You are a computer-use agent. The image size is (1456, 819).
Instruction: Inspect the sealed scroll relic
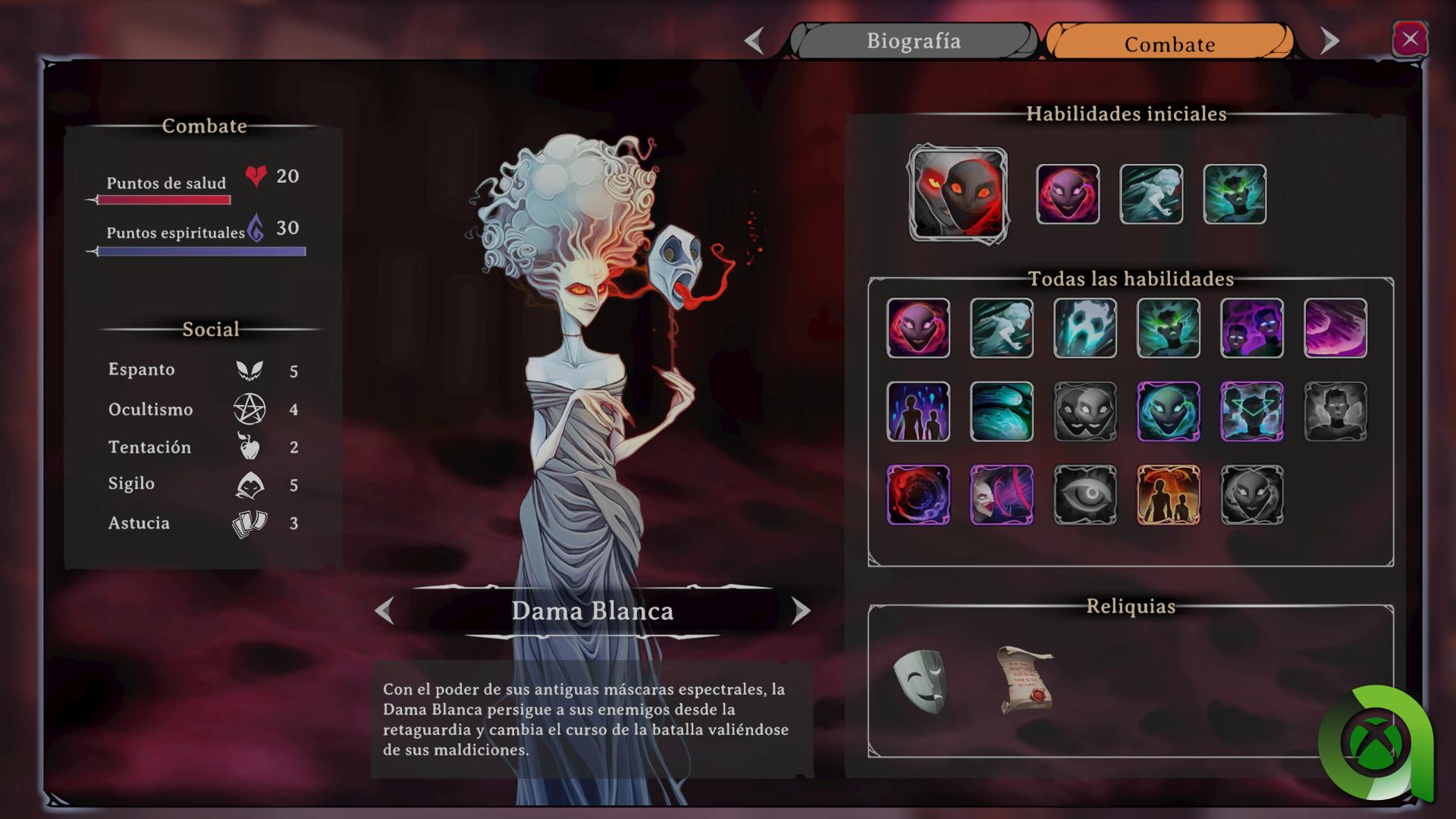1025,680
